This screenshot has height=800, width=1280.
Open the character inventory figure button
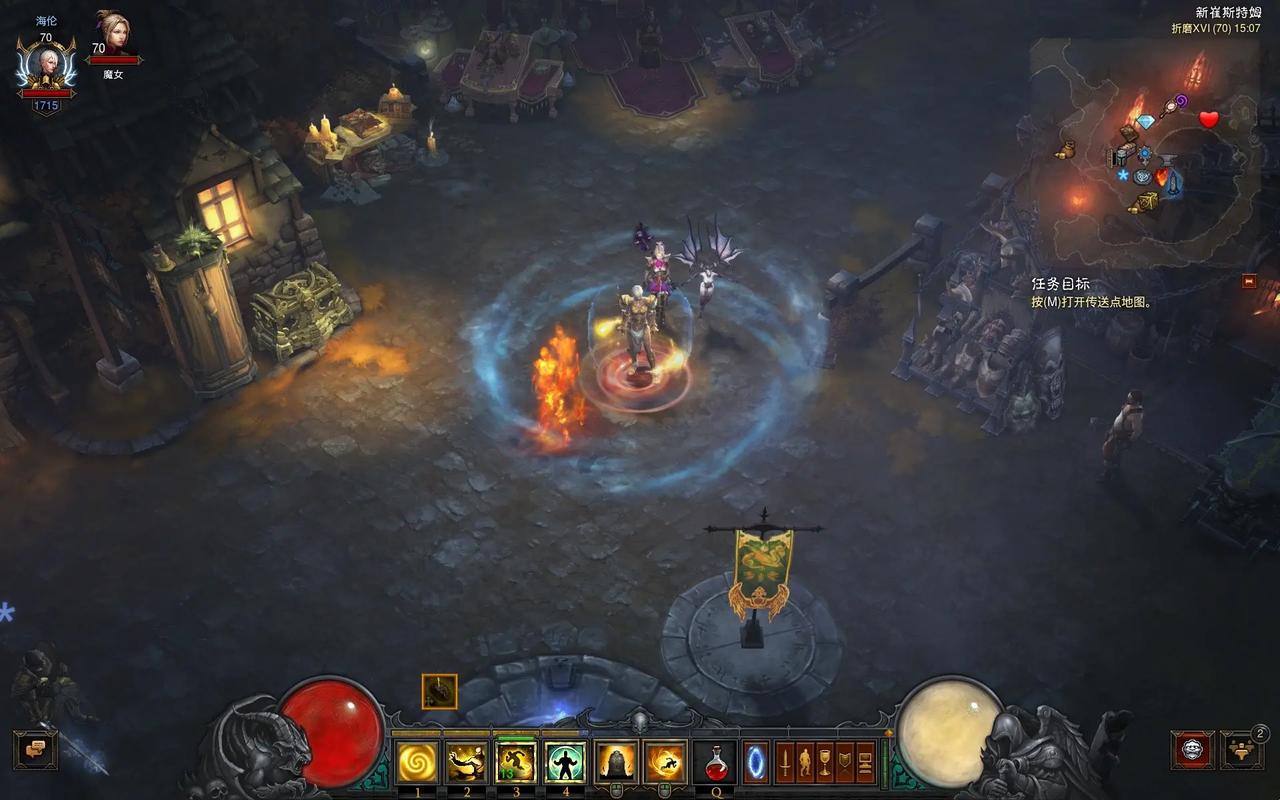tap(806, 763)
